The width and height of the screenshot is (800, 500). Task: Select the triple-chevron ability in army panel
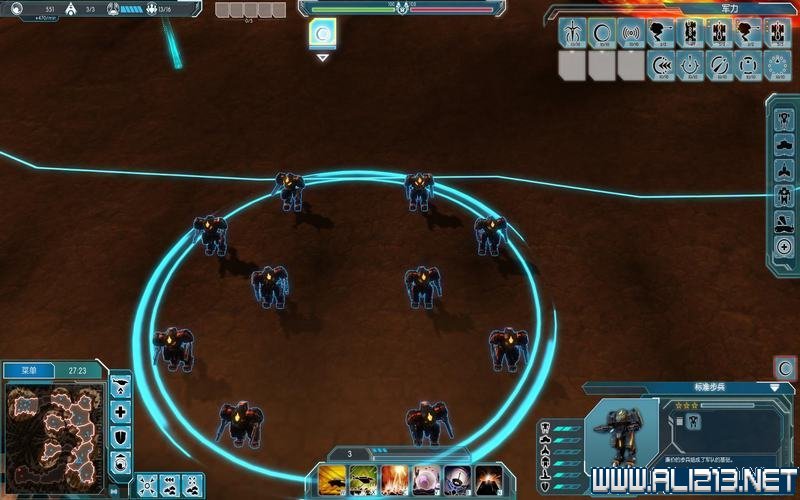(x=661, y=66)
